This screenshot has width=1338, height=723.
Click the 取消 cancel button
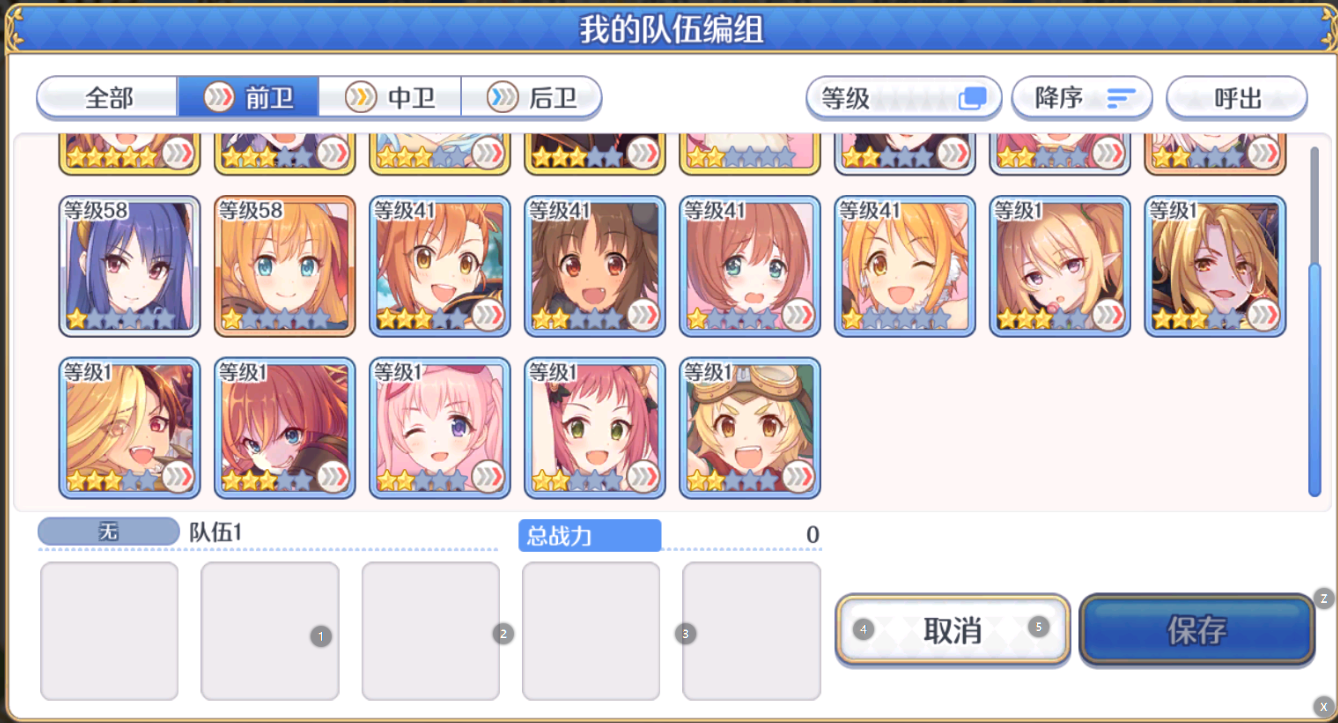951,629
